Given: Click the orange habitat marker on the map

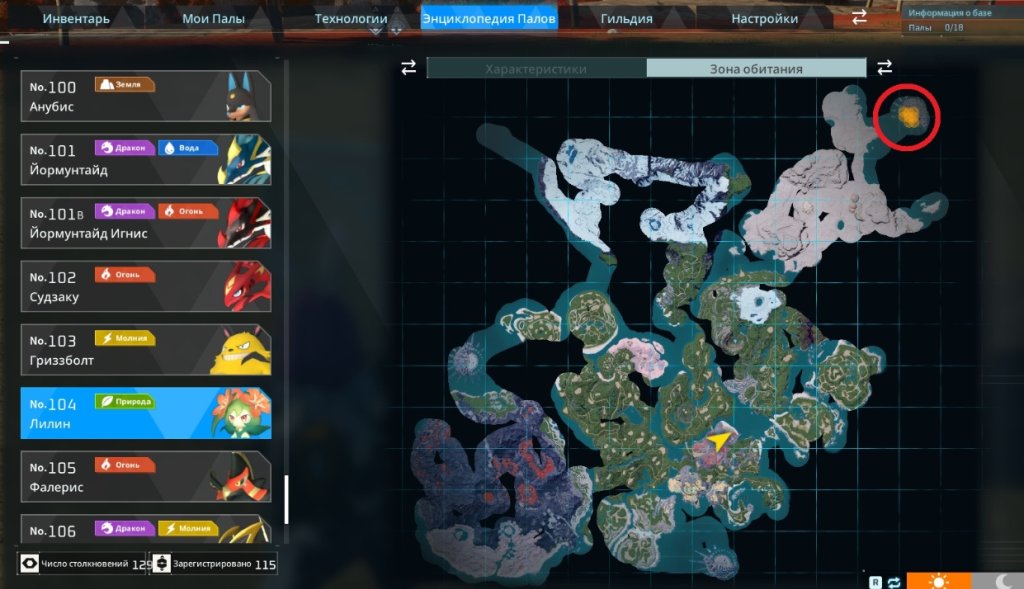Looking at the screenshot, I should pyautogui.click(x=908, y=116).
